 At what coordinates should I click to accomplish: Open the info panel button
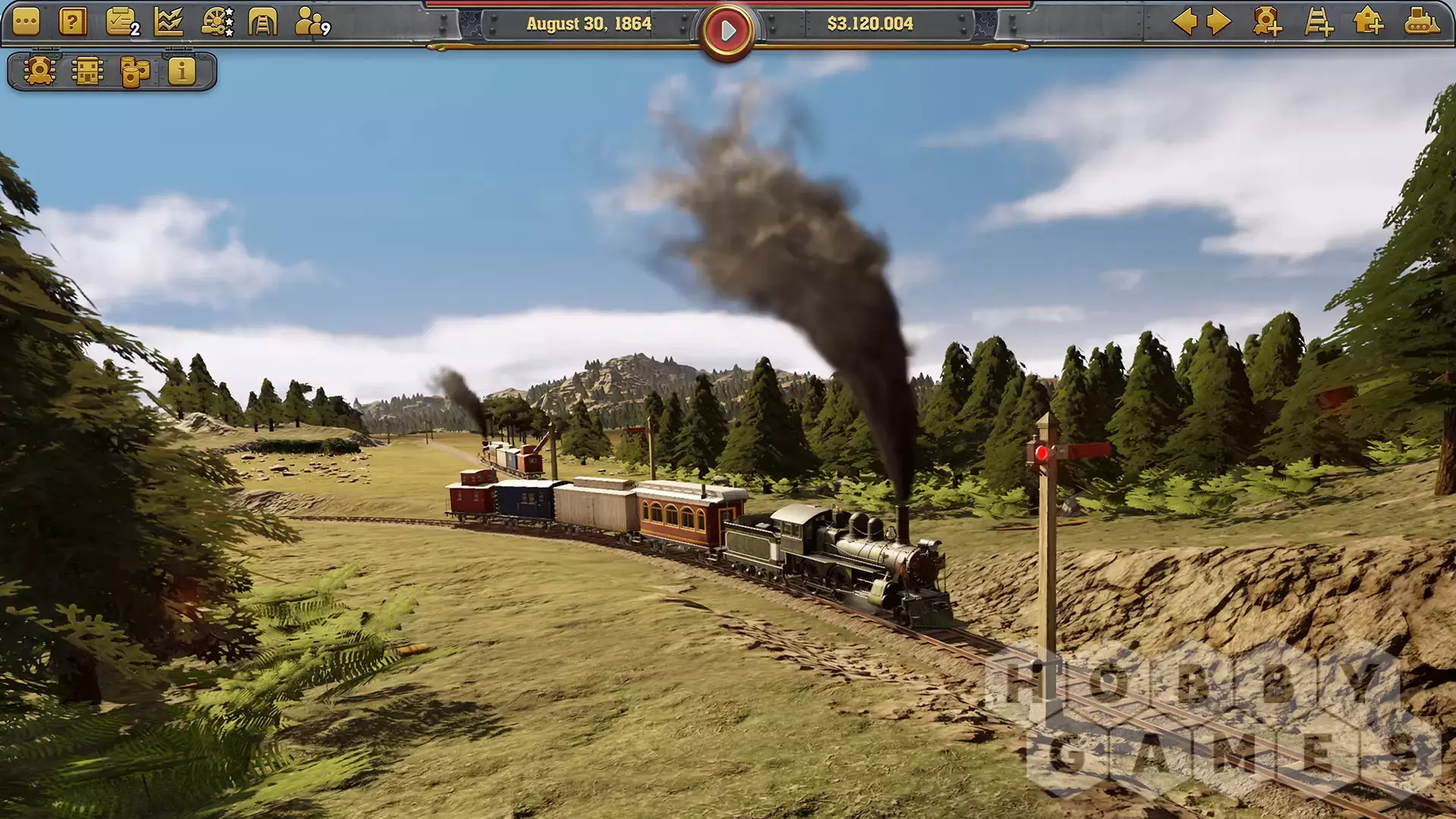point(182,72)
